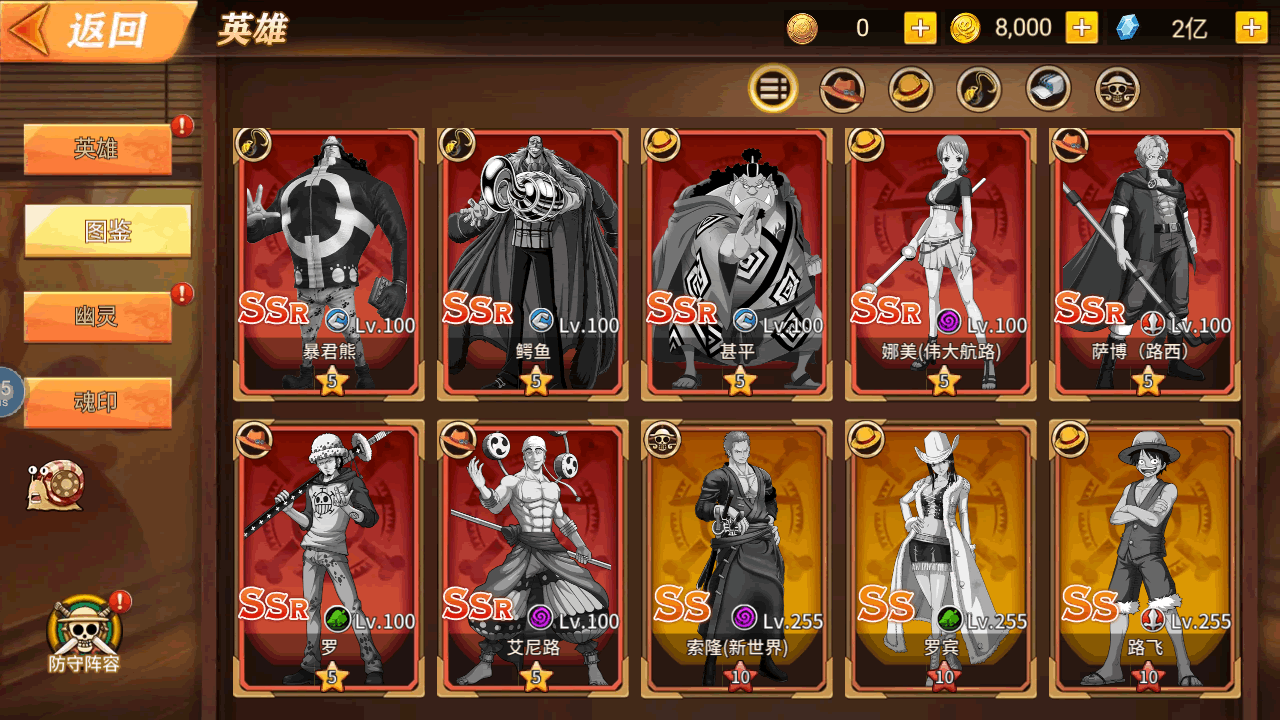Open the 图鉴 collection tab
The width and height of the screenshot is (1280, 720).
[107, 232]
